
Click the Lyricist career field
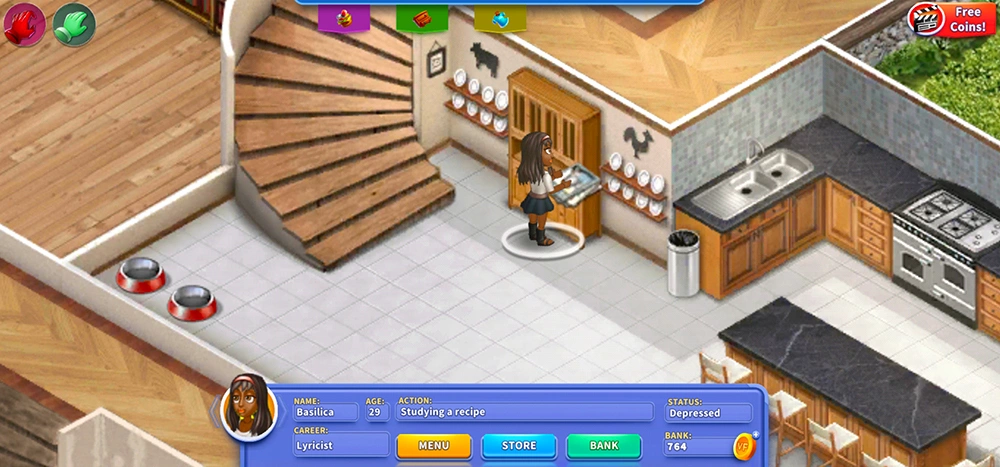pyautogui.click(x=340, y=445)
